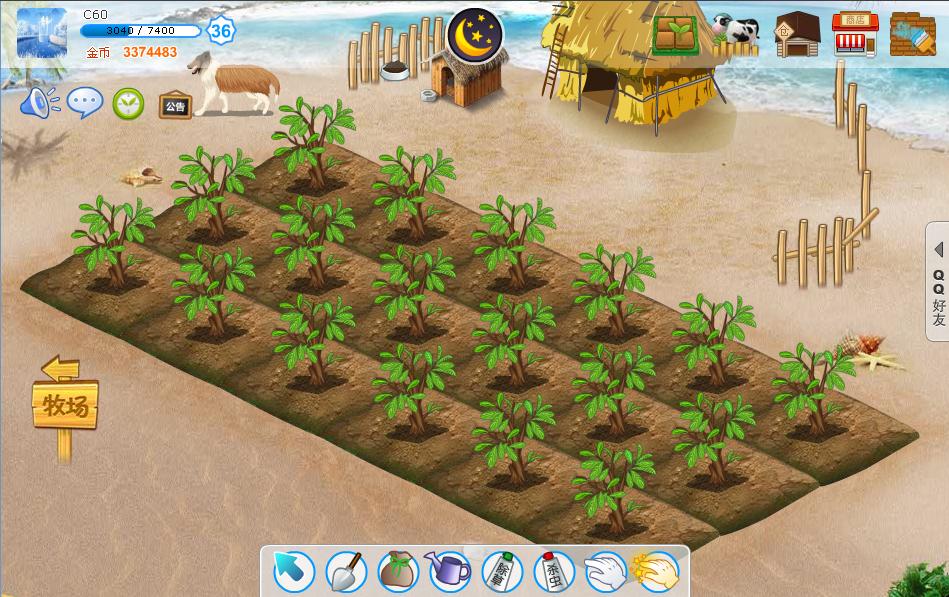This screenshot has width=949, height=597.
Task: Open the farm plot icon
Action: 676,34
